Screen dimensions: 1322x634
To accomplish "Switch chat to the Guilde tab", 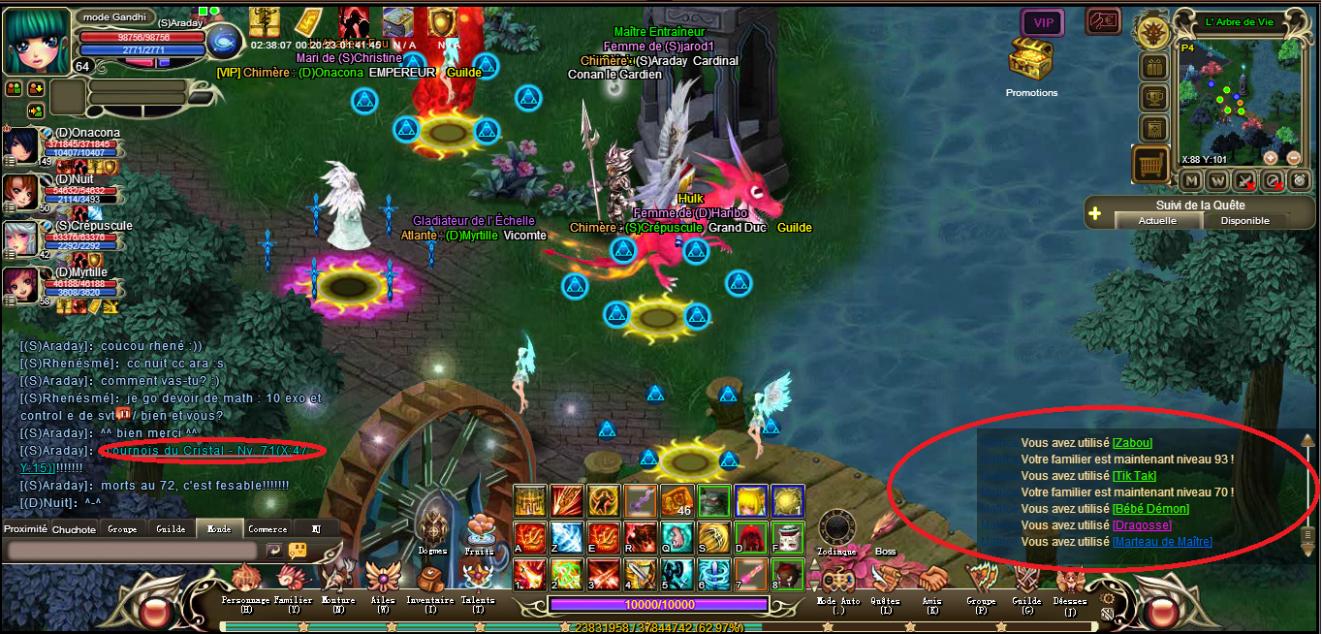I will pos(171,529).
